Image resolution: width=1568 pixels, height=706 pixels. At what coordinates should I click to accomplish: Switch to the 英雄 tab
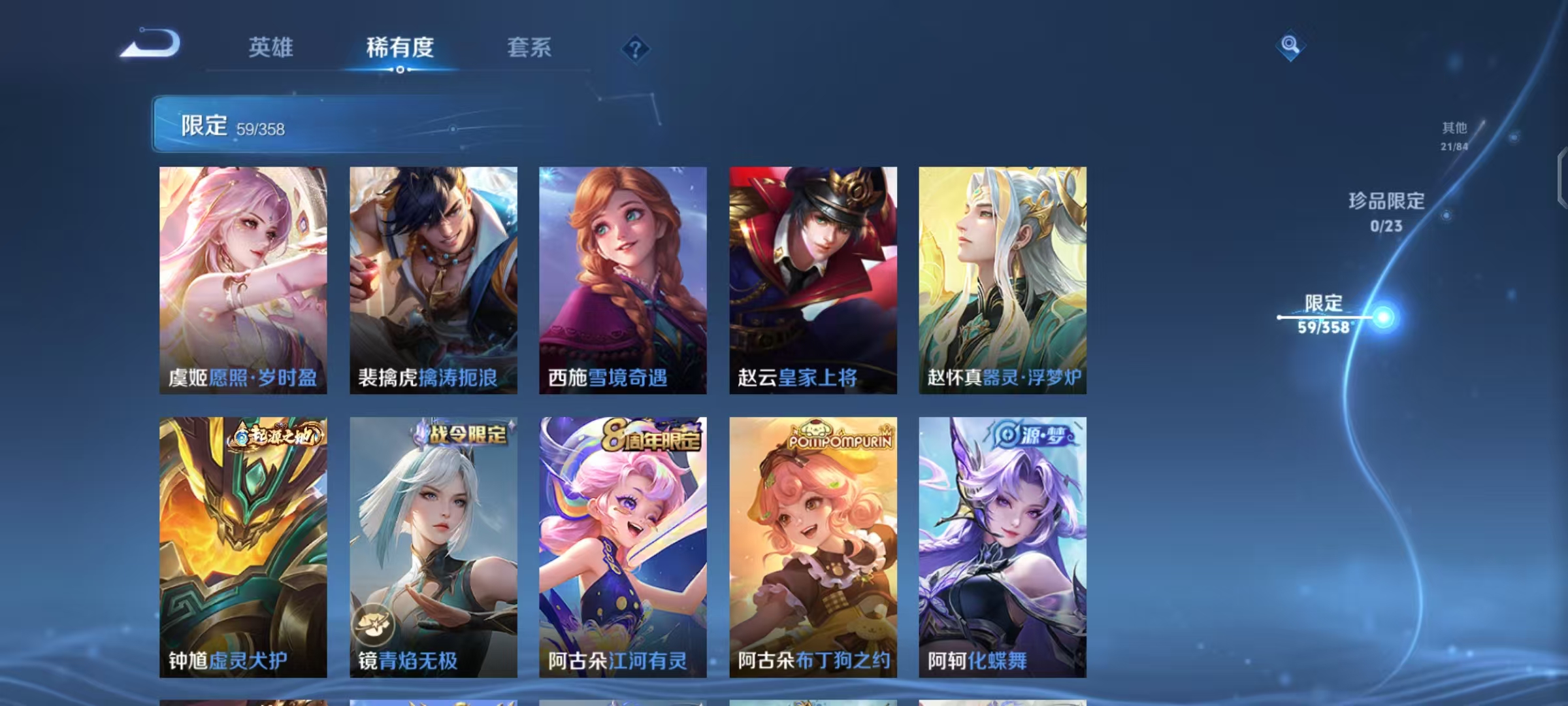point(270,48)
